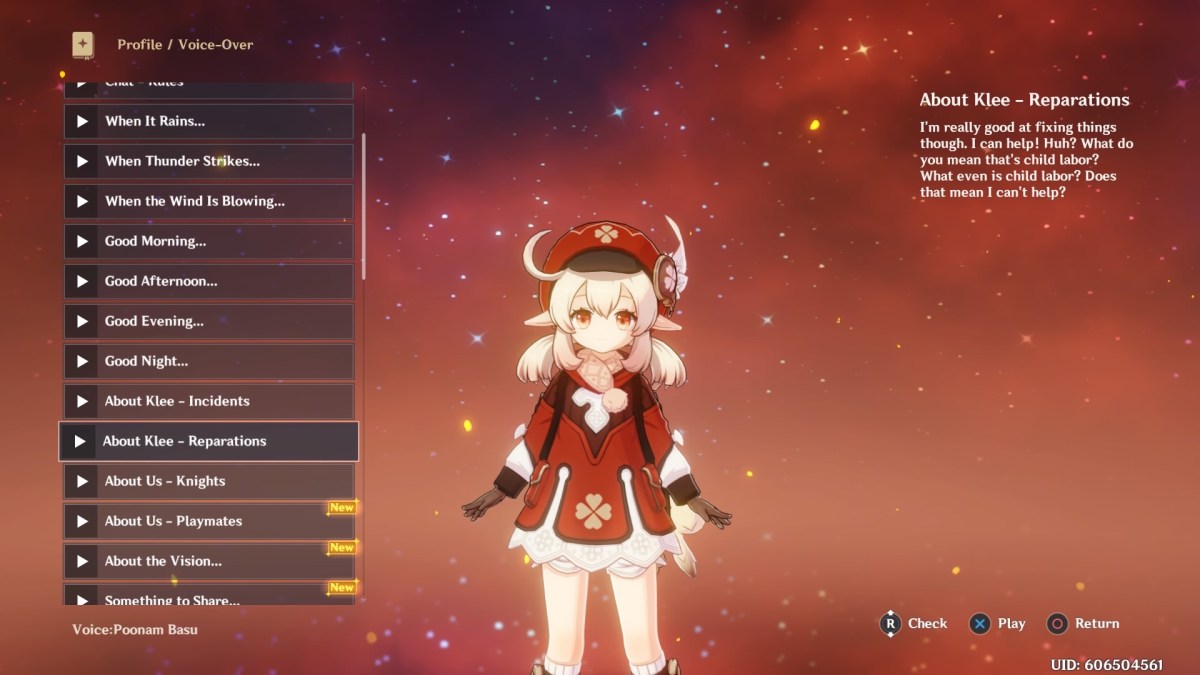Play the "Good Night..." voice line
Image resolution: width=1200 pixels, height=675 pixels.
click(x=208, y=361)
